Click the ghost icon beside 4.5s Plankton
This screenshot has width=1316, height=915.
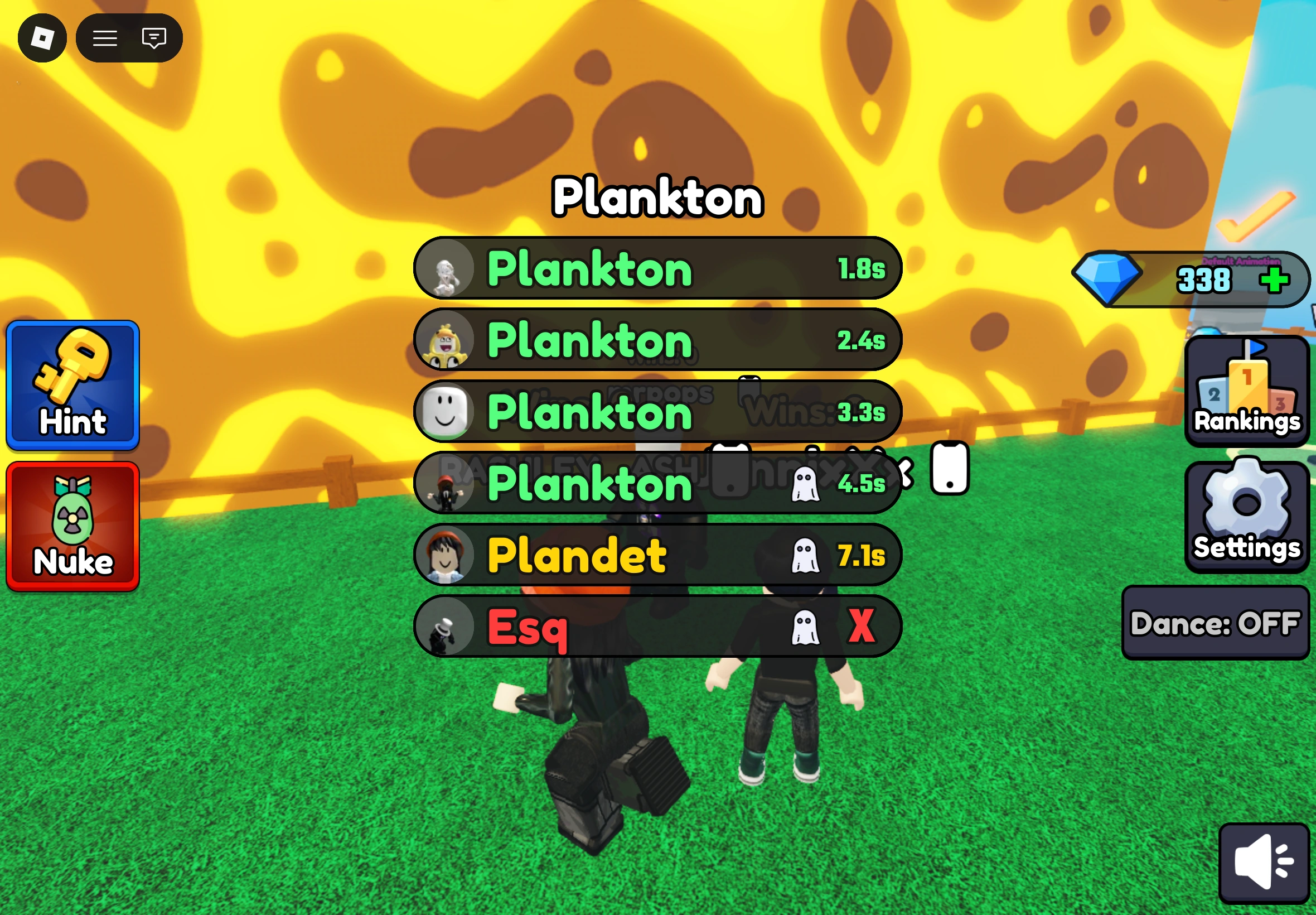click(806, 483)
